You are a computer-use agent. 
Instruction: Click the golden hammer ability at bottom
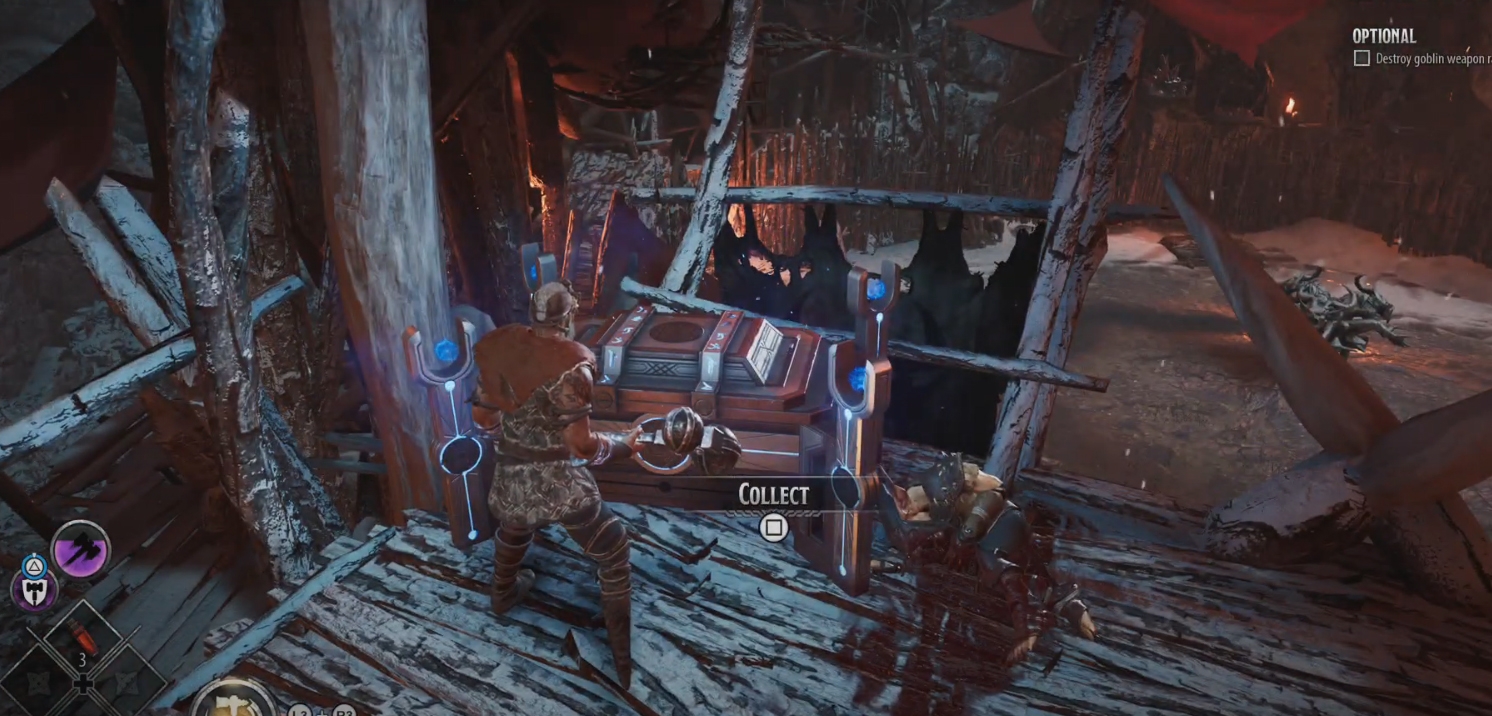coord(232,700)
